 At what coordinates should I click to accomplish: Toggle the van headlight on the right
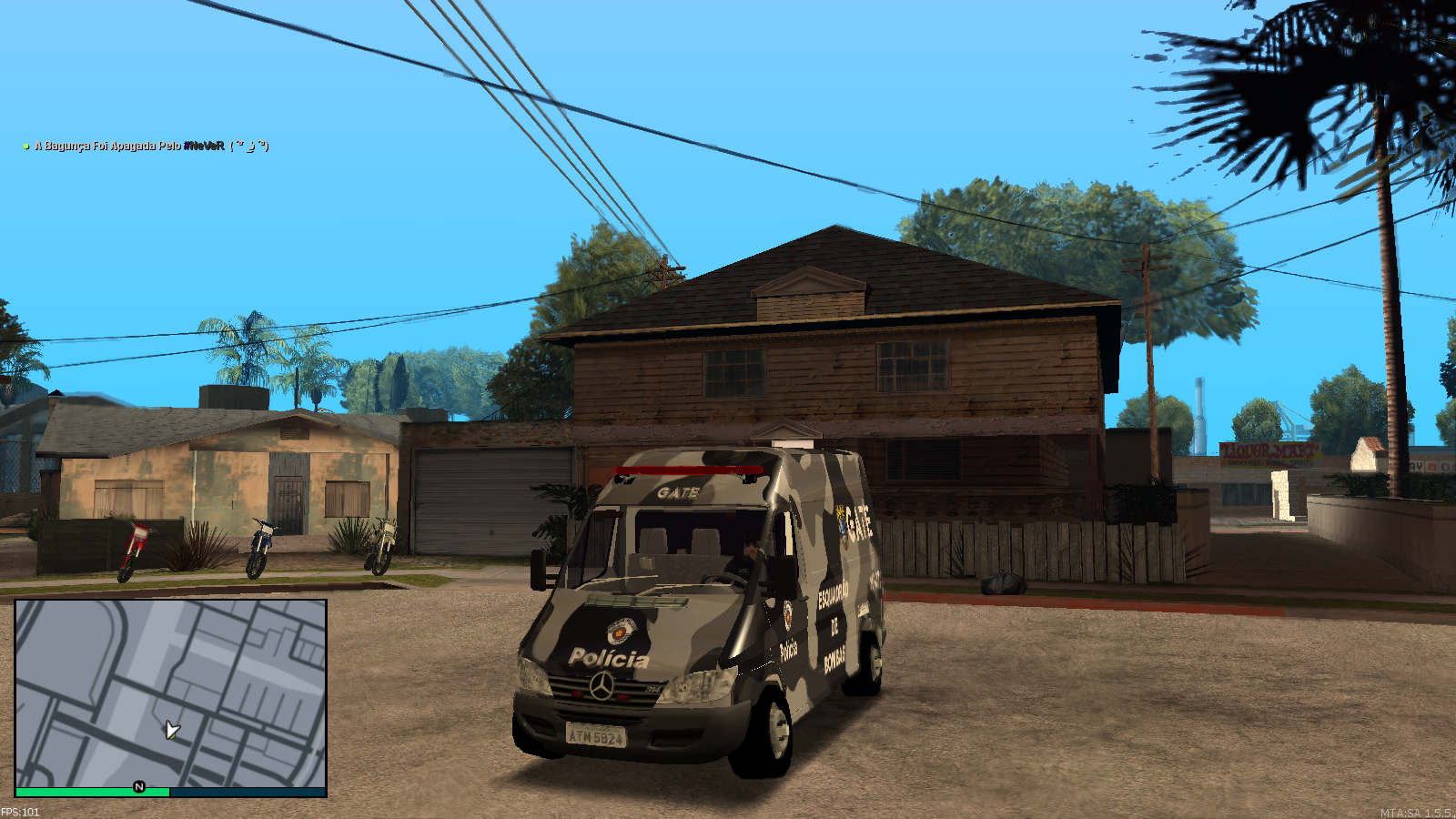tap(699, 684)
